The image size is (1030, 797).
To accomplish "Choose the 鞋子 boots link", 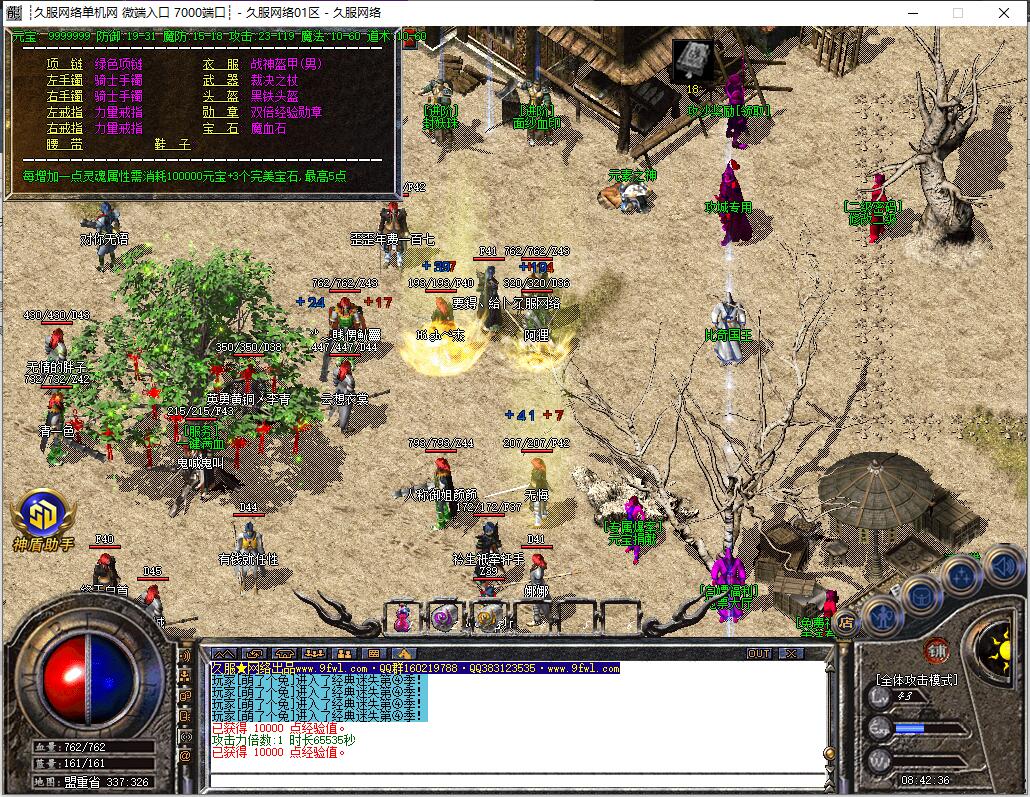I will 172,144.
